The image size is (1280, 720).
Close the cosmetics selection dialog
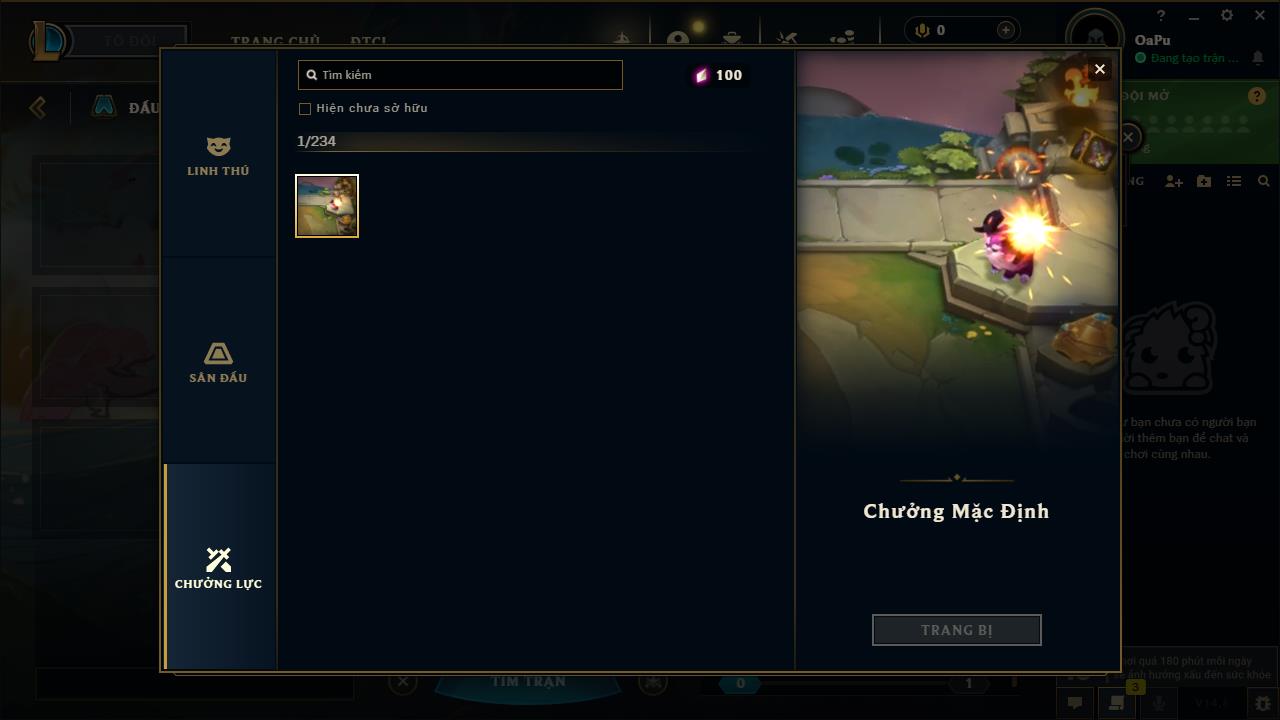(x=1100, y=69)
